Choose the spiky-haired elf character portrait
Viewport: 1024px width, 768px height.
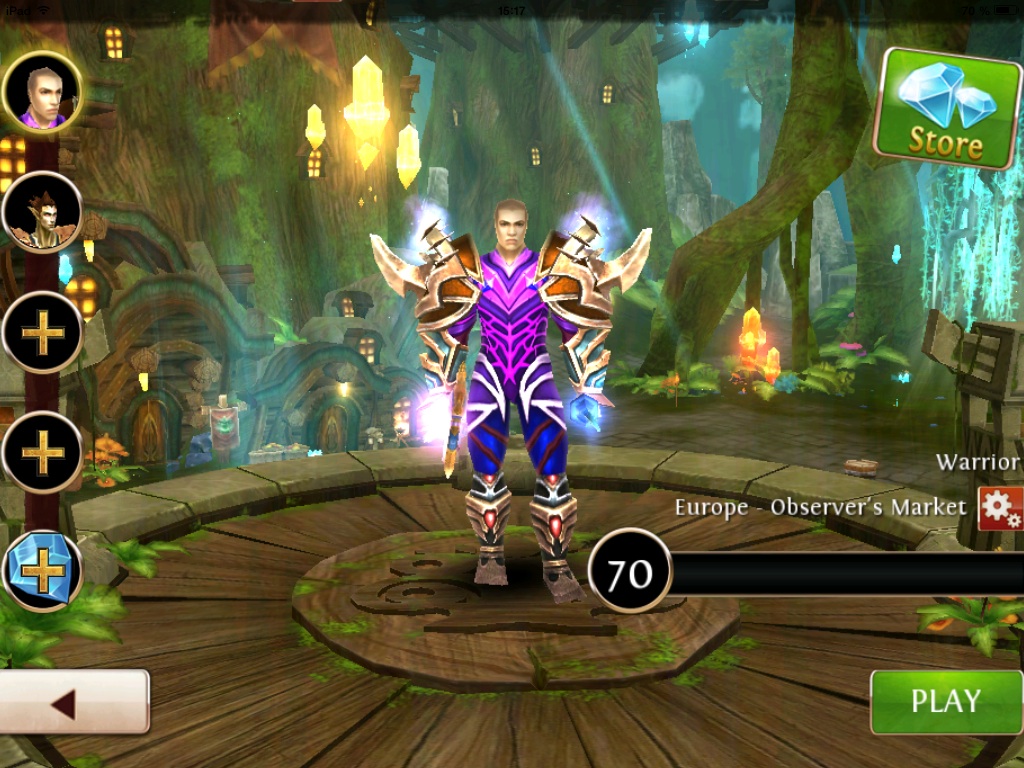41,212
